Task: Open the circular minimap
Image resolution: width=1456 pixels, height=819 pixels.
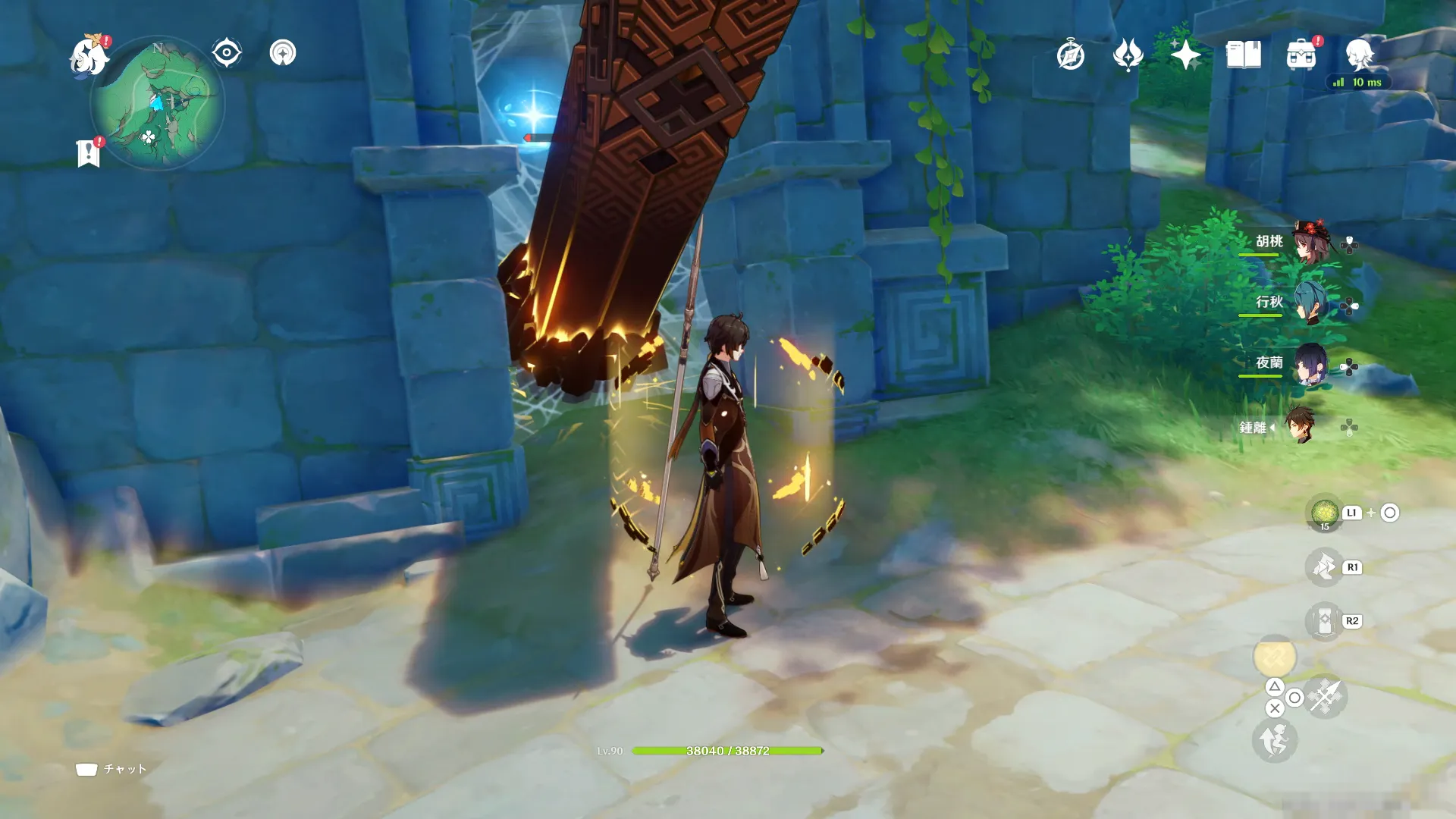Action: pyautogui.click(x=158, y=103)
